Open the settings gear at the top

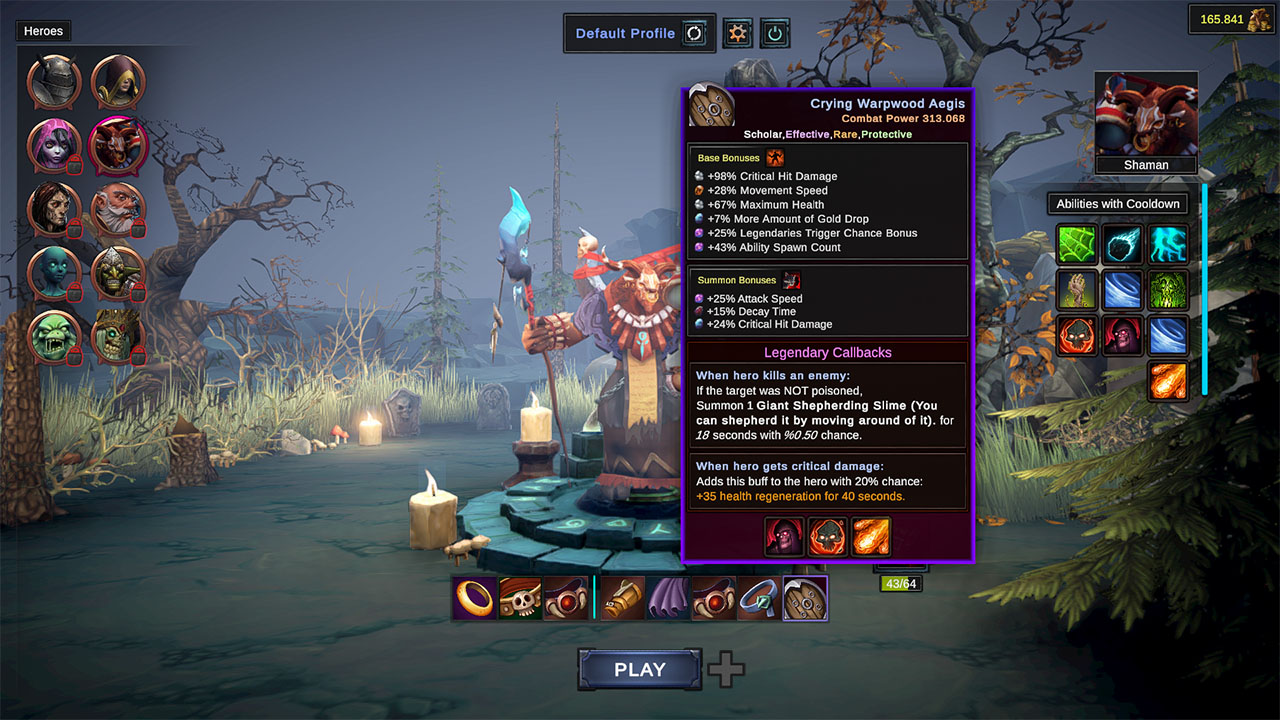(x=737, y=32)
